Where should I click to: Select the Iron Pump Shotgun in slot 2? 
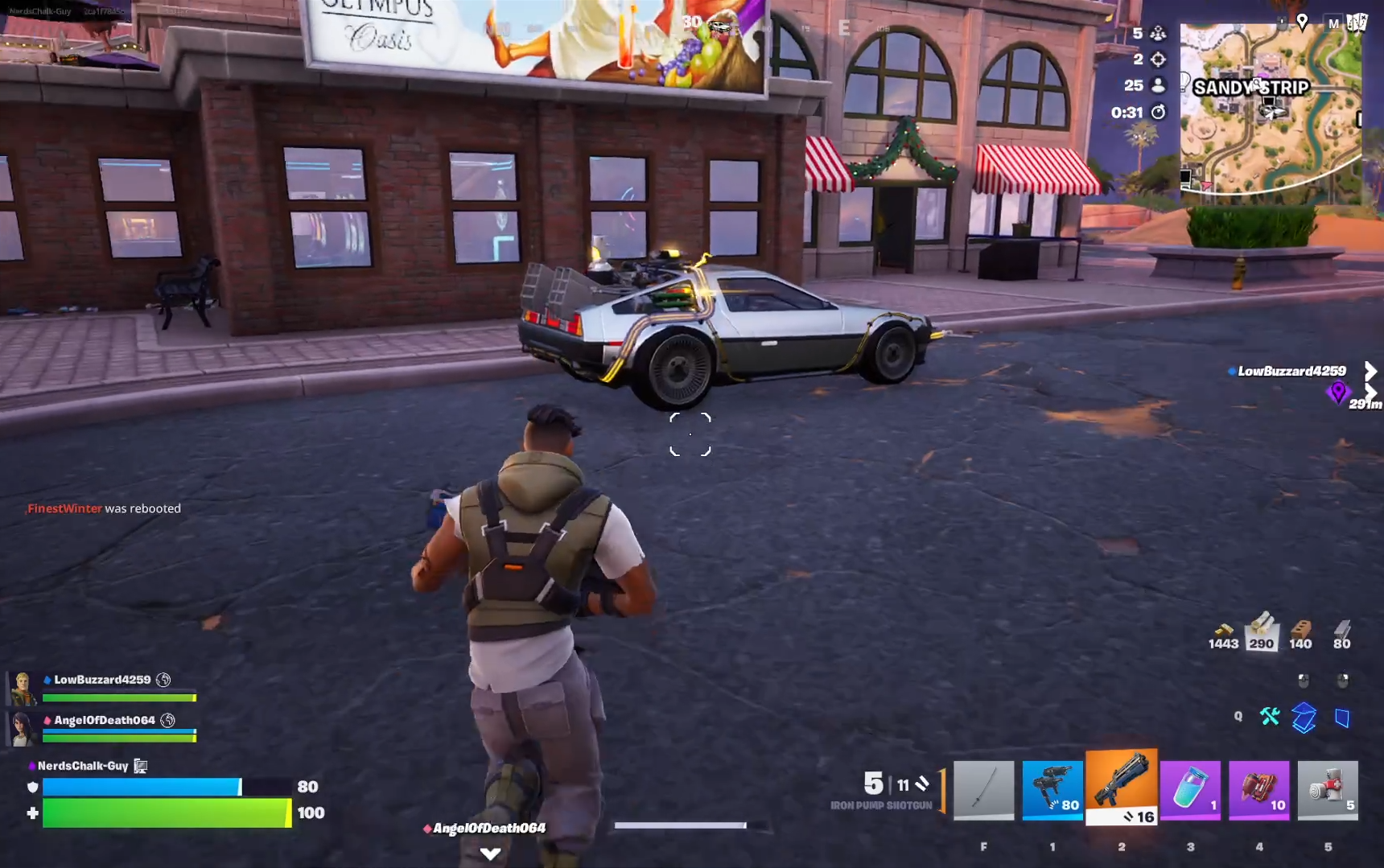click(x=1121, y=791)
